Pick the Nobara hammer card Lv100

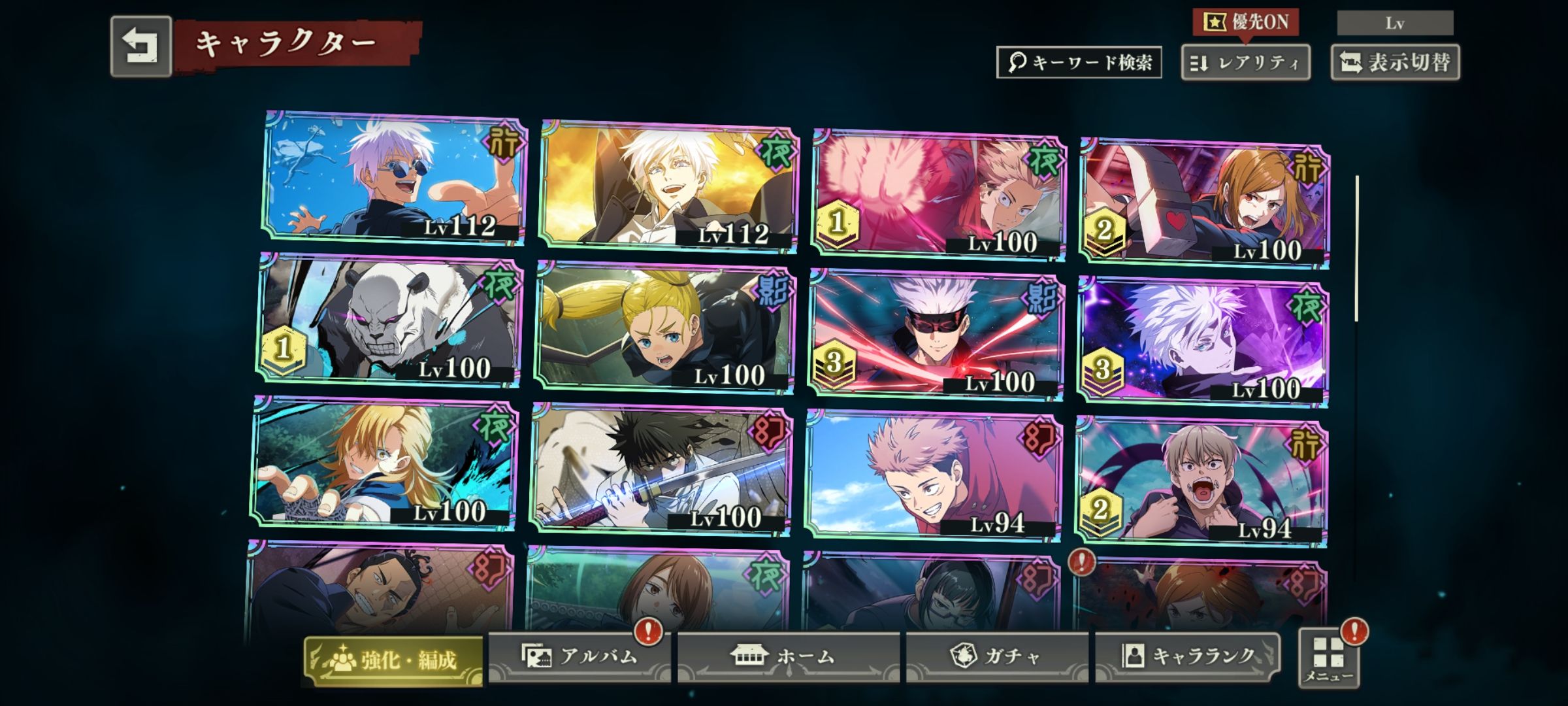tap(1203, 203)
